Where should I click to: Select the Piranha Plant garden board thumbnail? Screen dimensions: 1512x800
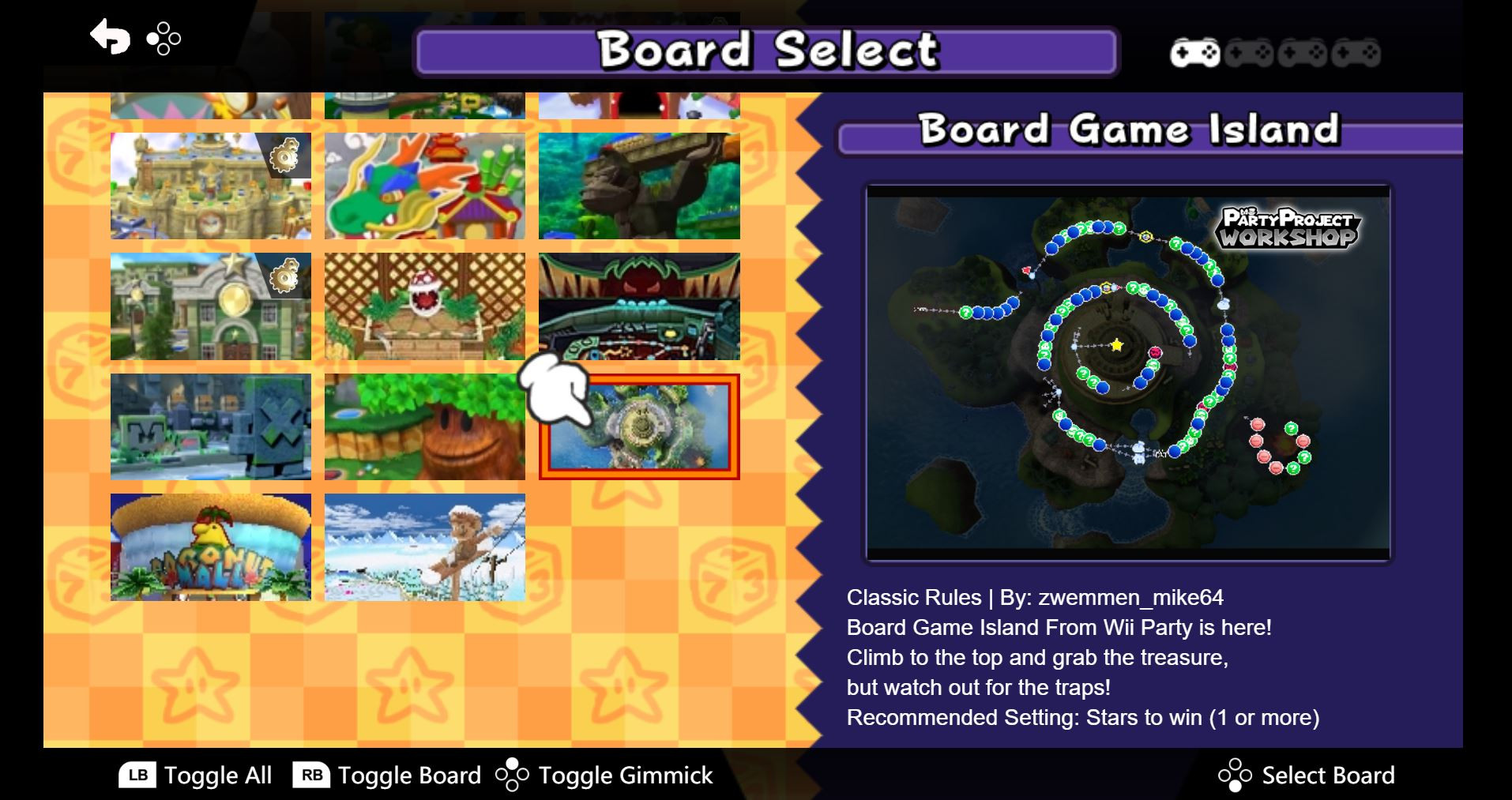tap(425, 306)
